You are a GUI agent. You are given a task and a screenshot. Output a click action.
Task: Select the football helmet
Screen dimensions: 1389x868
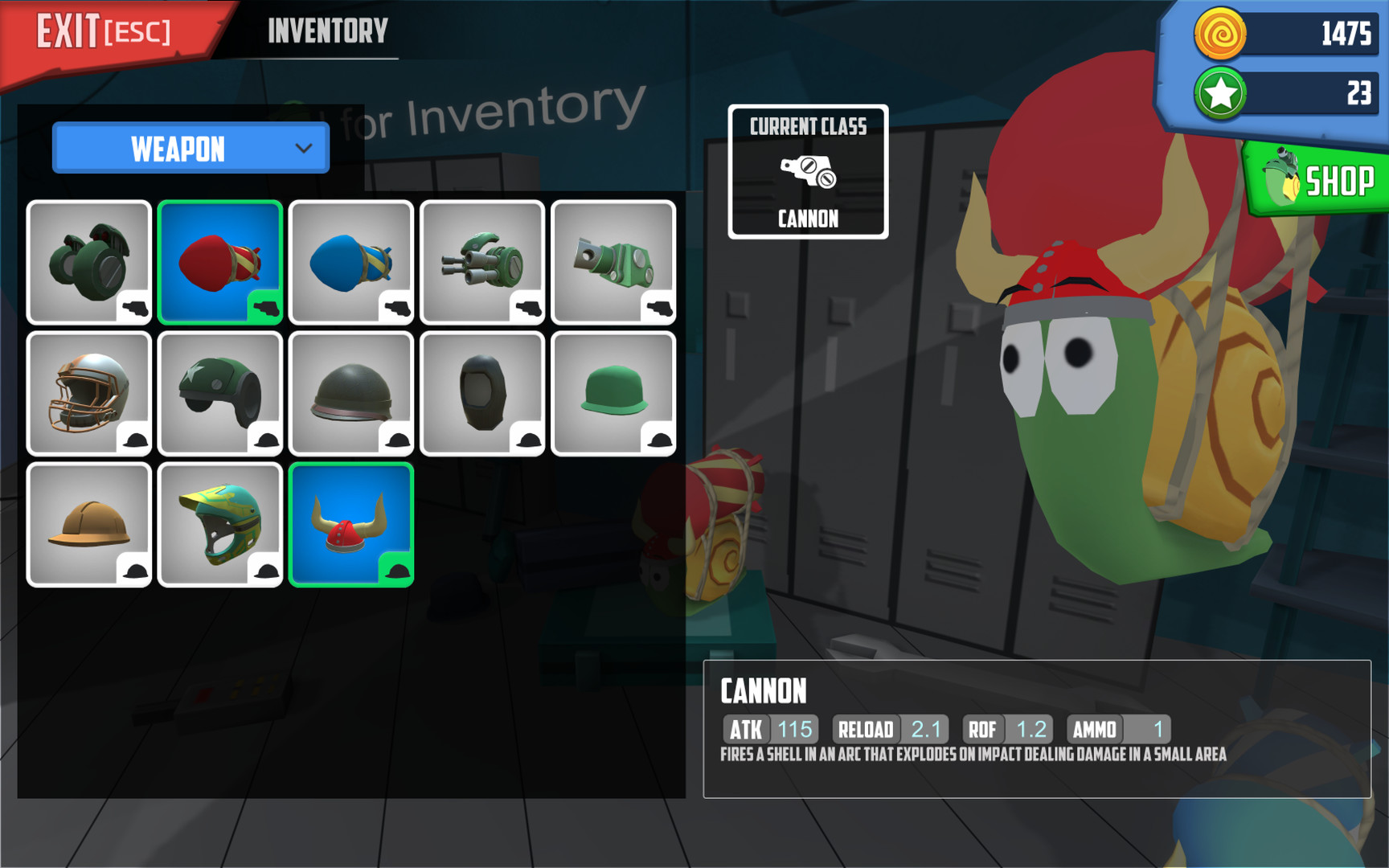89,391
